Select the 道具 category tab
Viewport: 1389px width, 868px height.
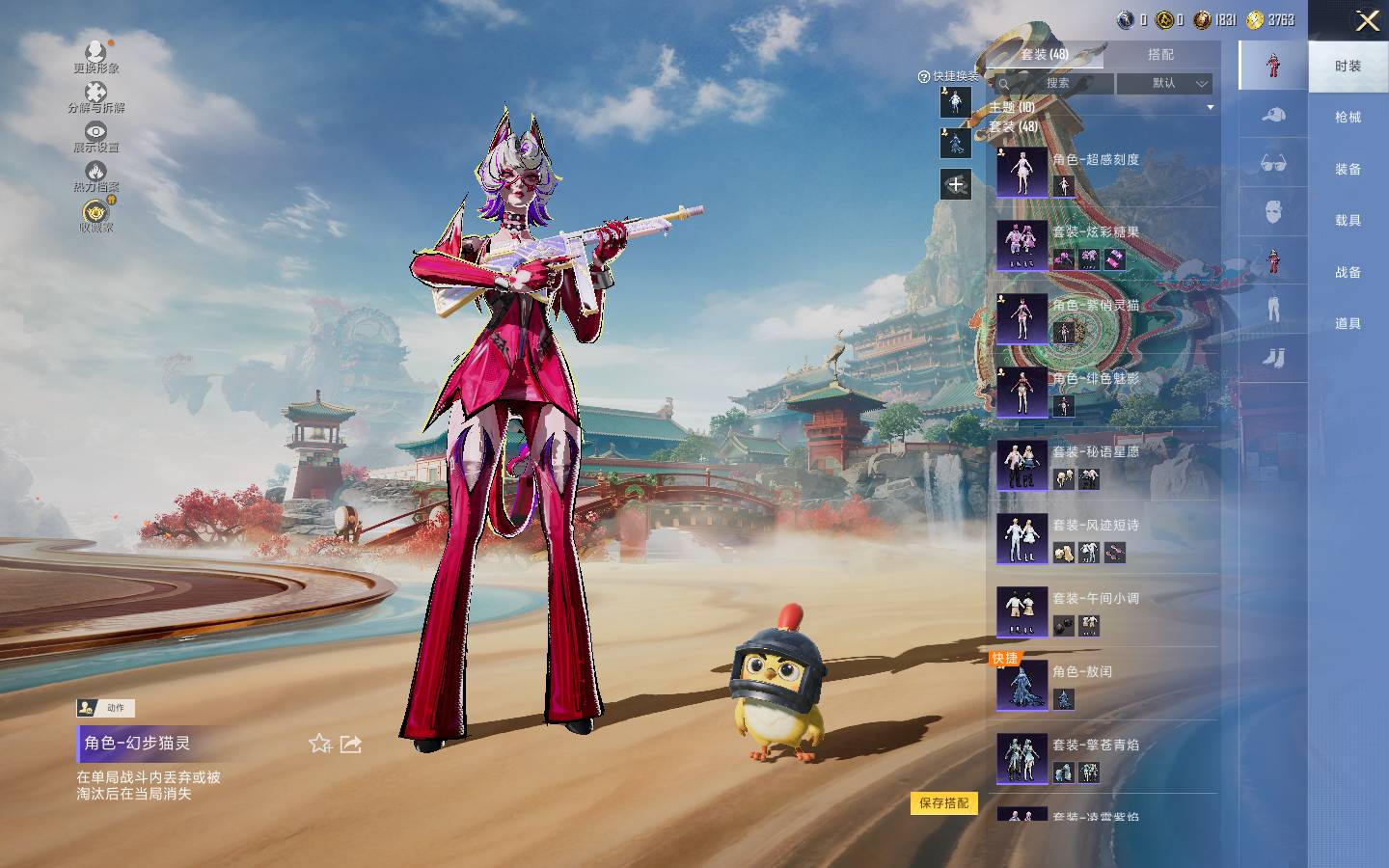pyautogui.click(x=1348, y=324)
